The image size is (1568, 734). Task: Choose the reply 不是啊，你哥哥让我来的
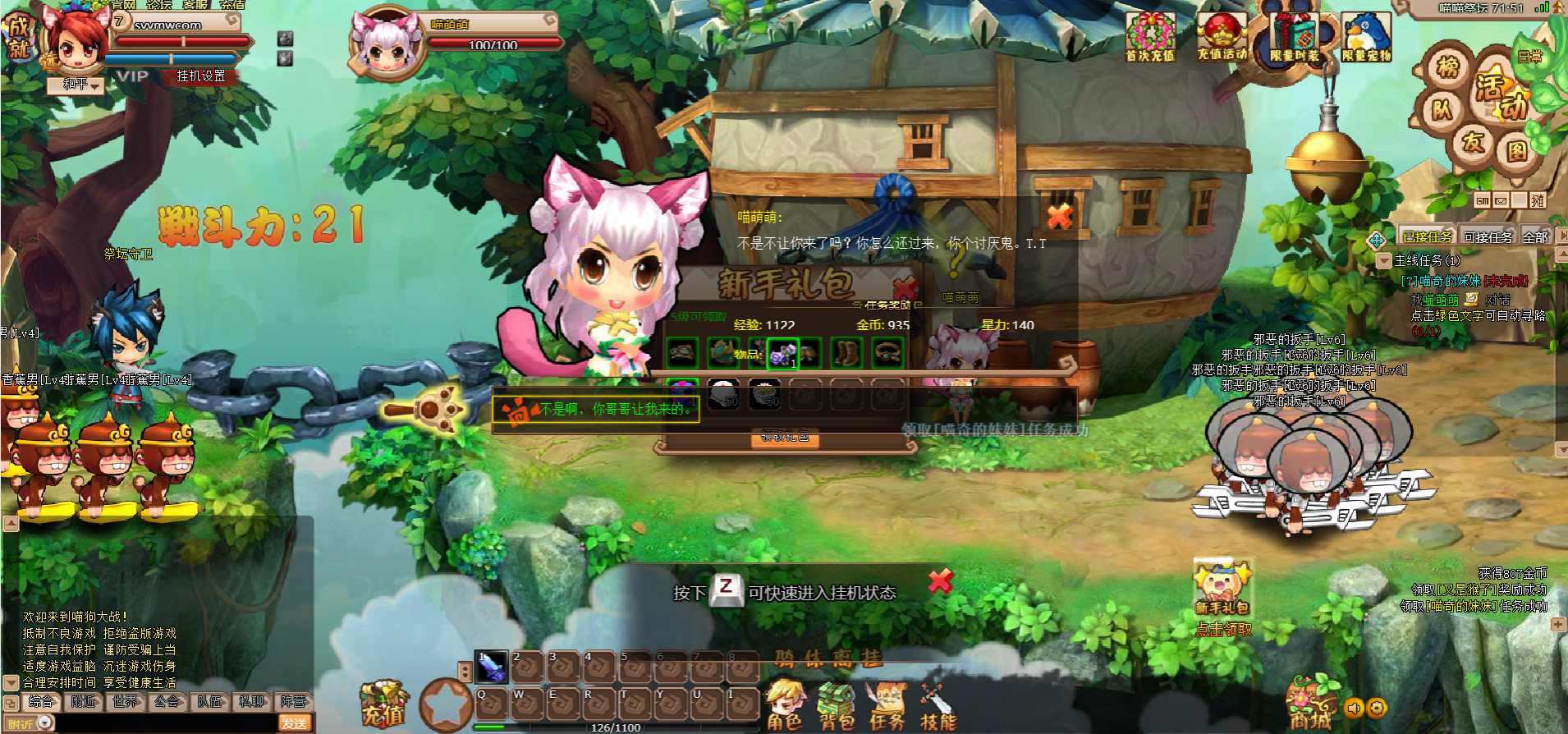coord(616,409)
